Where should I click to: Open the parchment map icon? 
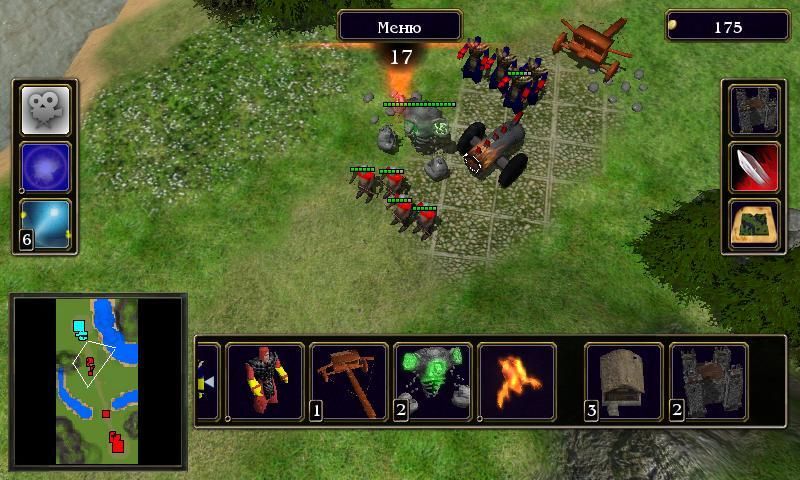click(754, 224)
